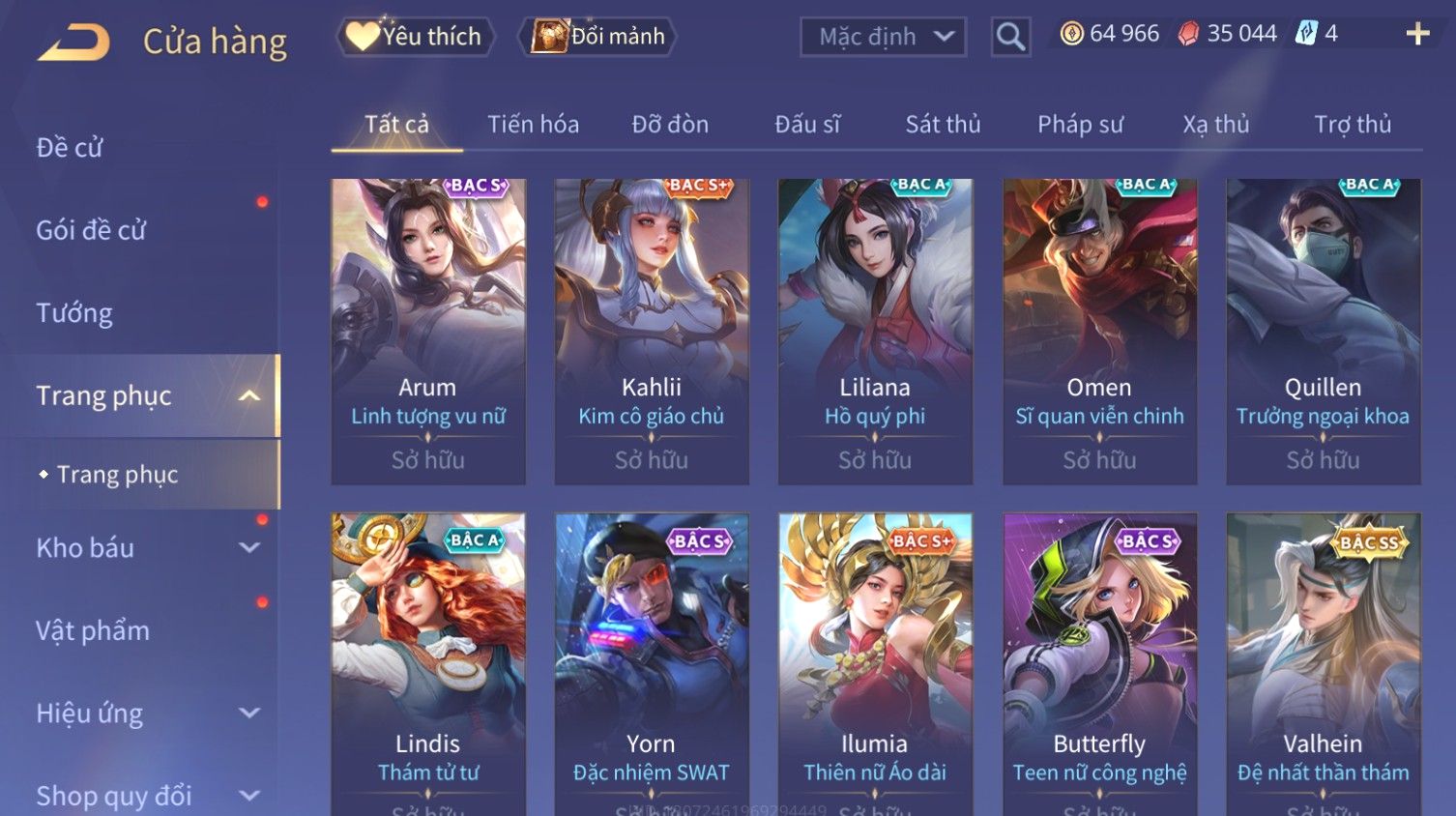Go back using the arrow button
Image resolution: width=1456 pixels, height=816 pixels.
tap(73, 43)
